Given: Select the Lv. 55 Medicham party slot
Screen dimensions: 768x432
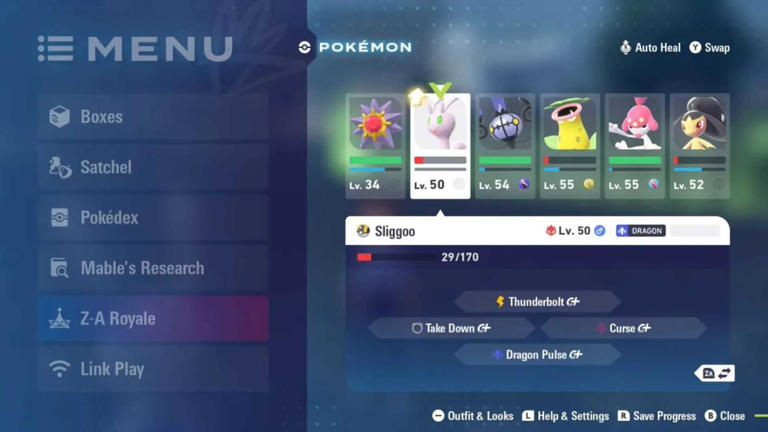Looking at the screenshot, I should pos(635,146).
